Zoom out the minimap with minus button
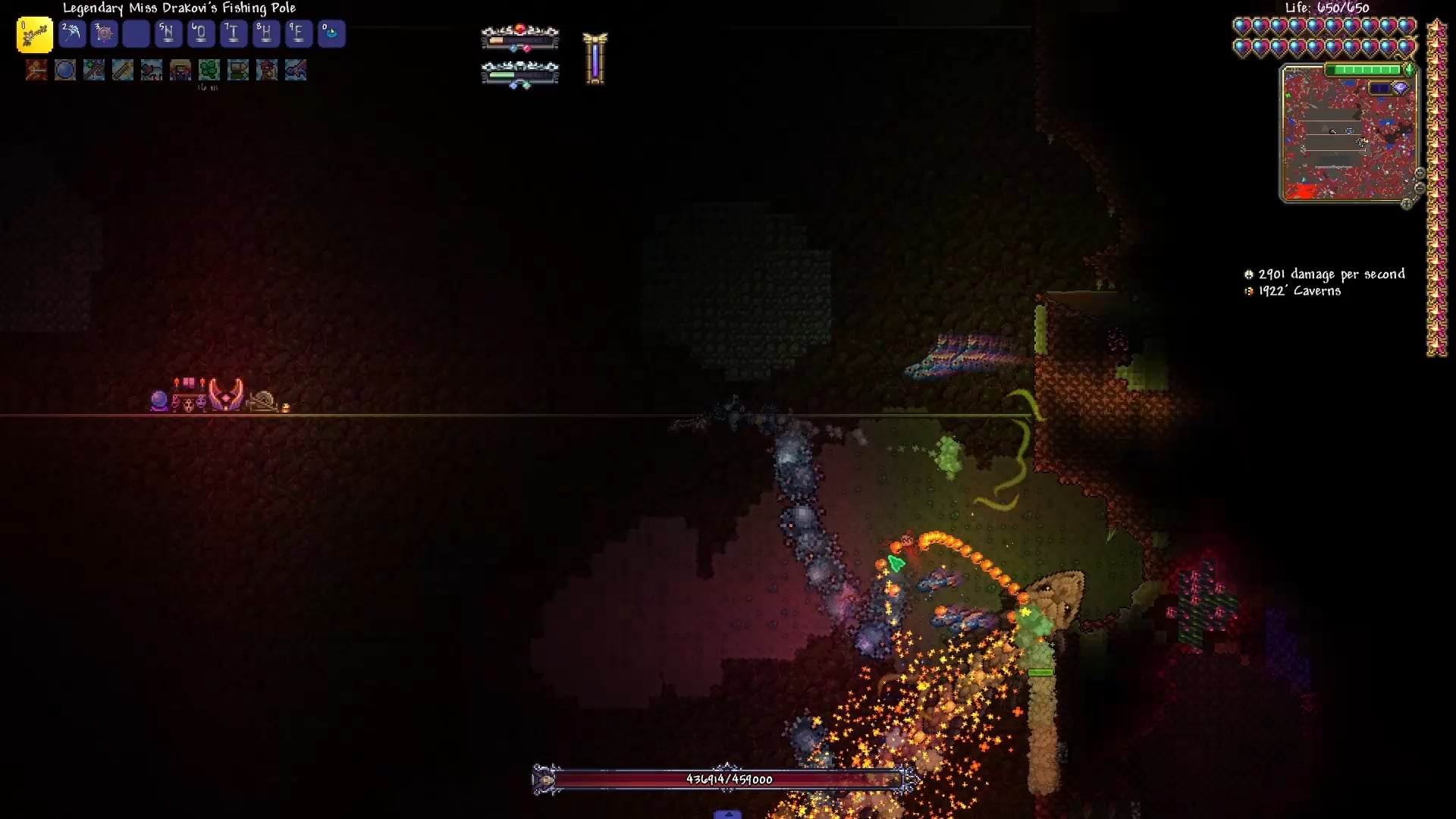Screen dimensions: 1456x819 point(1420,188)
